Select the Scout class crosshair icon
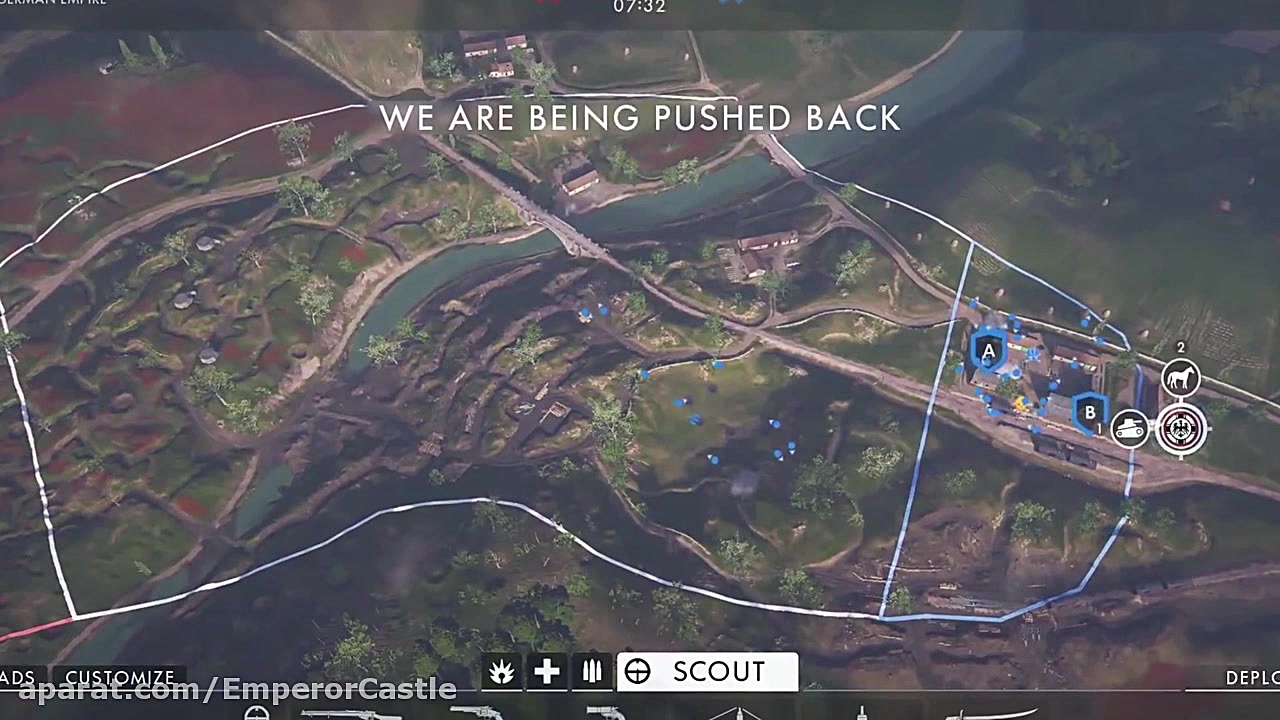The width and height of the screenshot is (1280, 720). tap(637, 672)
